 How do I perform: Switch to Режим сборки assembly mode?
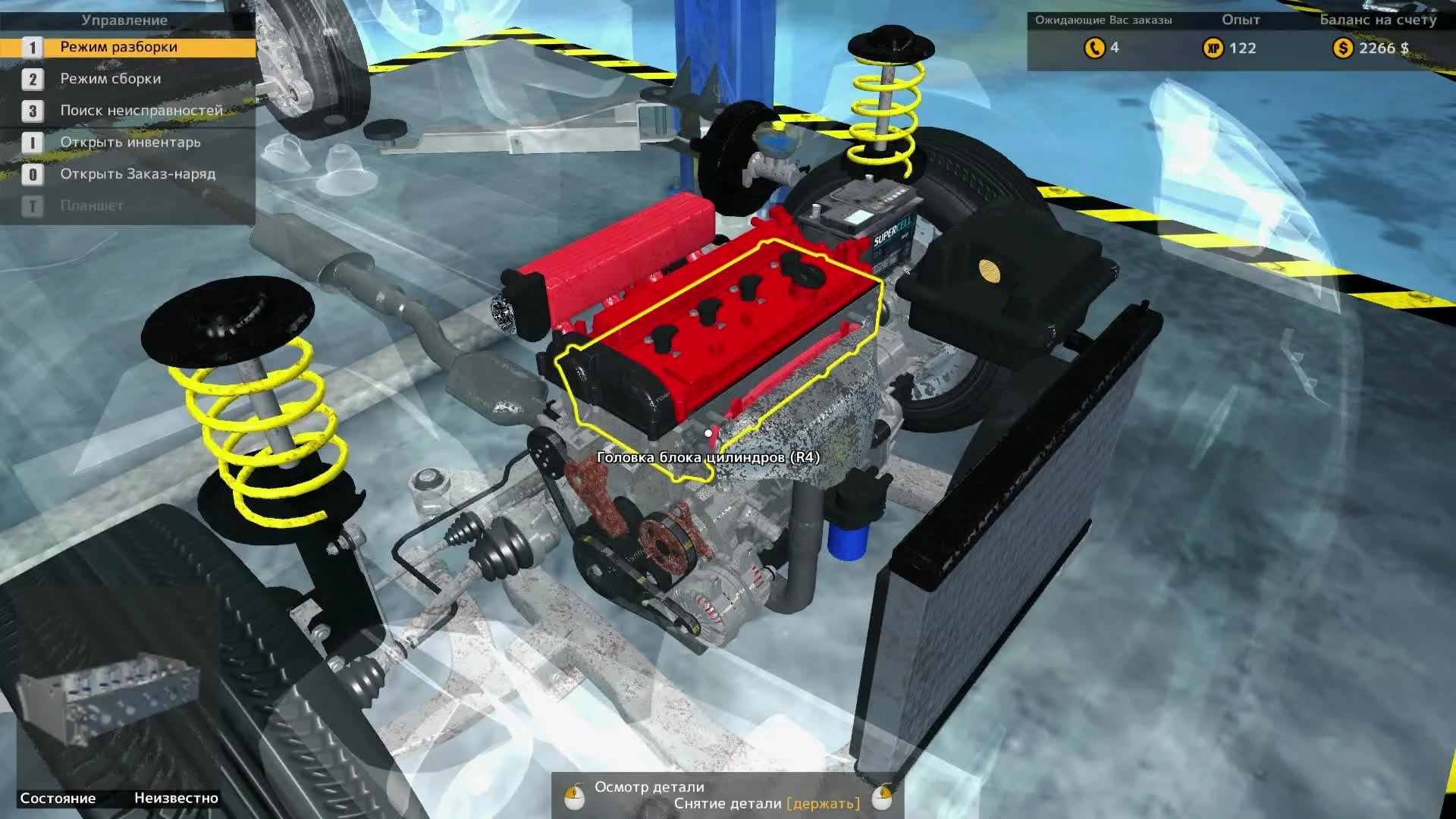[x=110, y=78]
